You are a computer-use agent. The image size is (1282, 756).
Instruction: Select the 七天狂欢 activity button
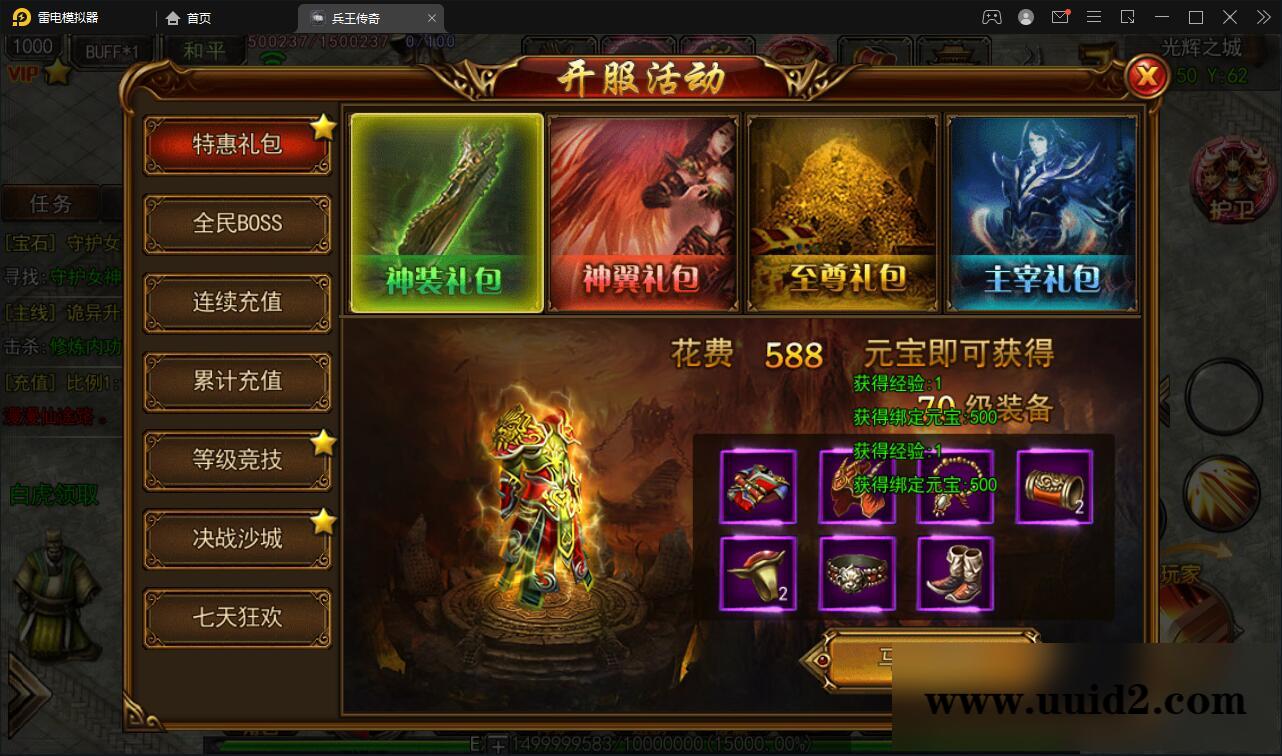pyautogui.click(x=237, y=618)
